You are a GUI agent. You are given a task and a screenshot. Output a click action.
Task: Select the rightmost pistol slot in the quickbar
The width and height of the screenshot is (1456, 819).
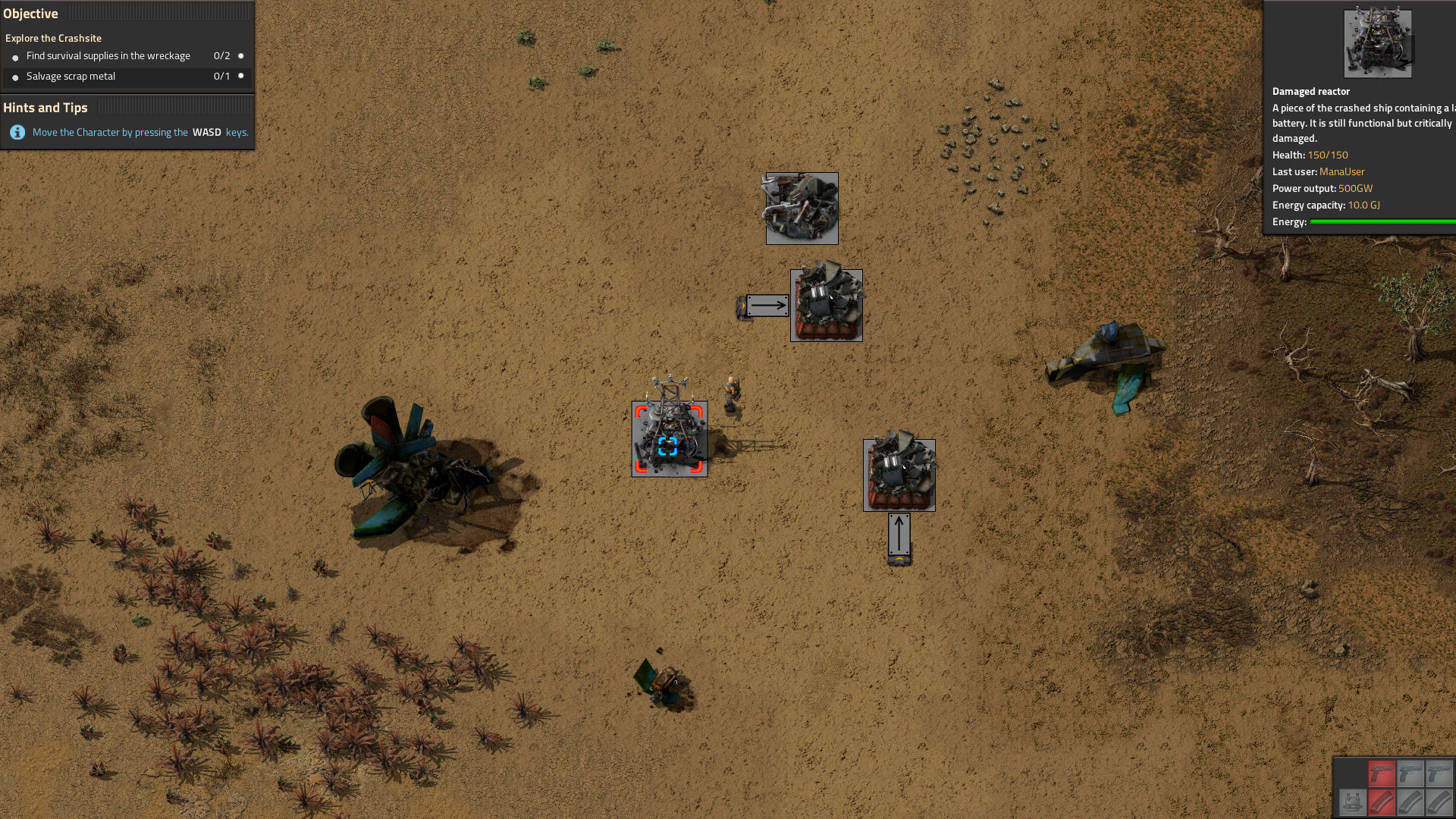pyautogui.click(x=1438, y=773)
